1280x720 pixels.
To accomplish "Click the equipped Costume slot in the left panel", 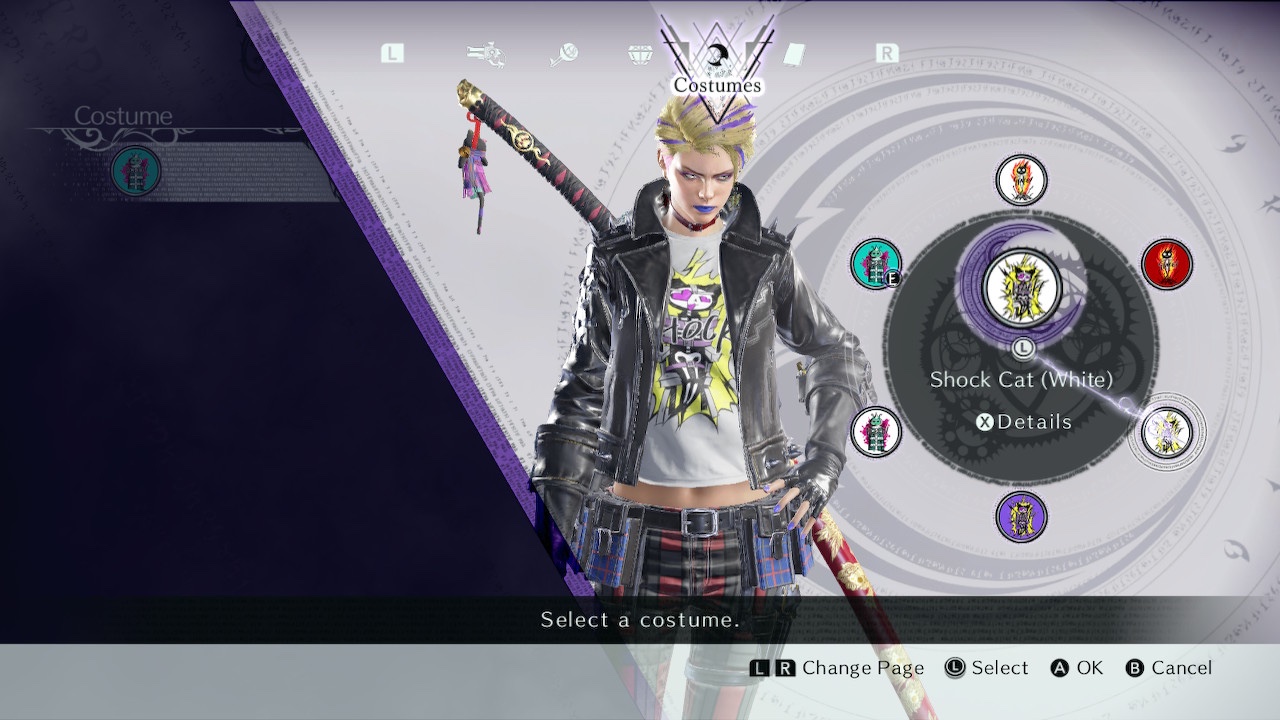I will coord(136,170).
